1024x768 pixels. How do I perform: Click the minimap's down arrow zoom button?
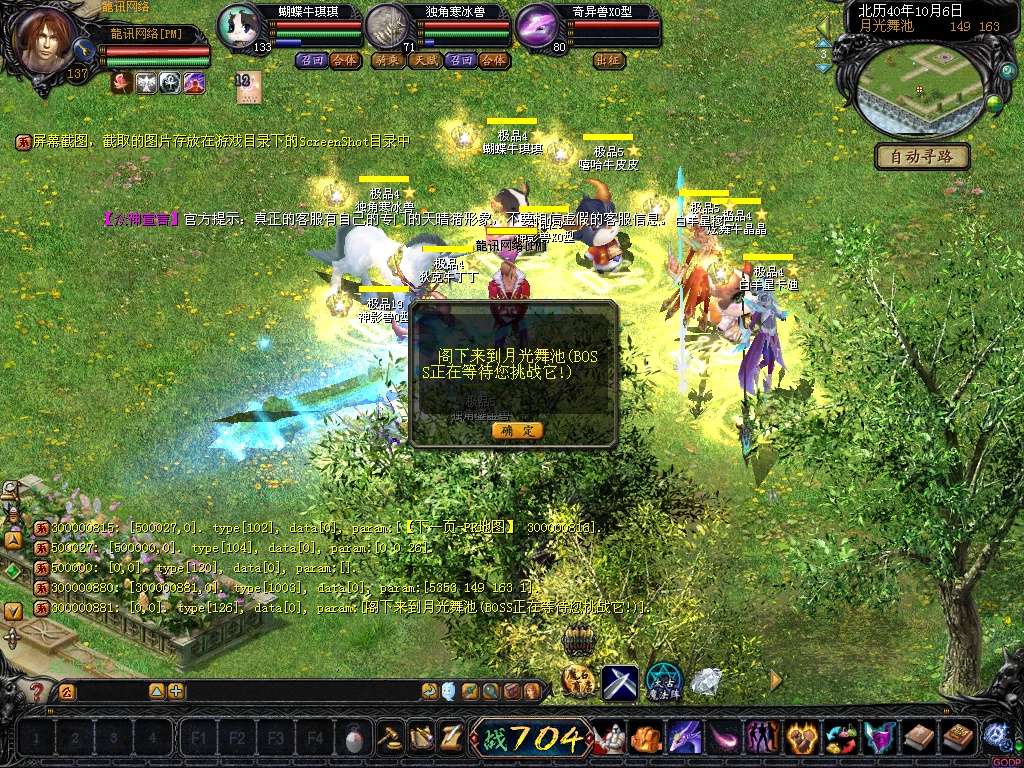pyautogui.click(x=824, y=68)
